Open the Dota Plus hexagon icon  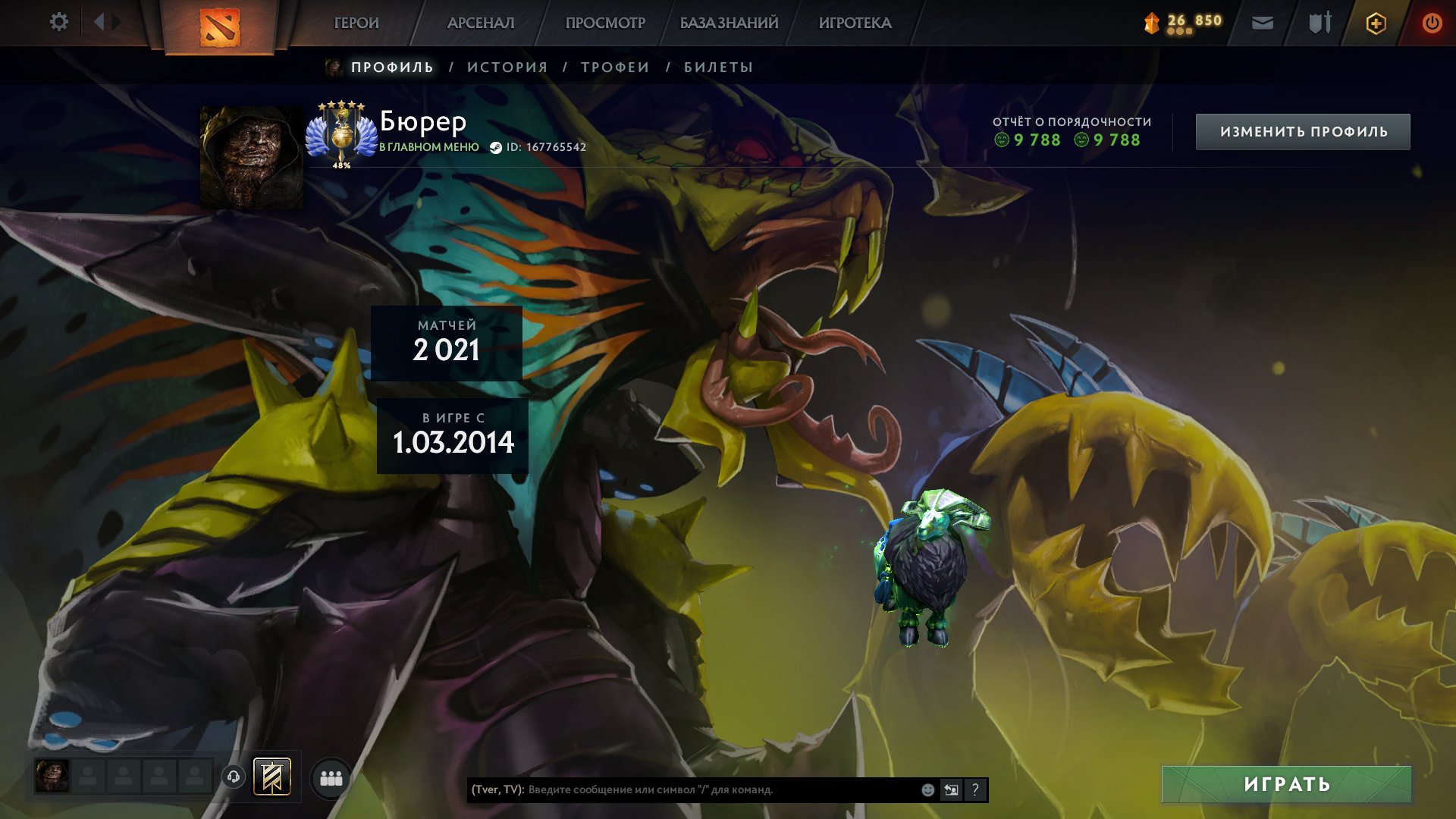(1376, 24)
